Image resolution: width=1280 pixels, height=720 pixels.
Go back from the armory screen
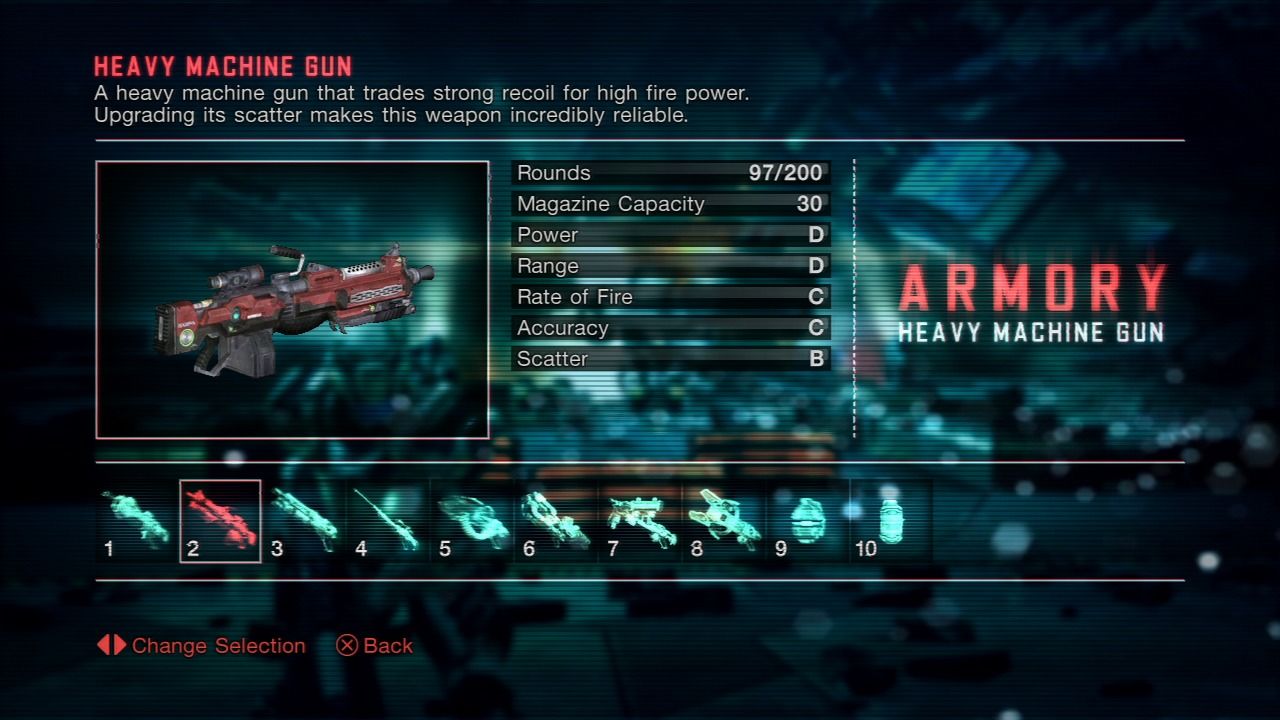coord(375,646)
